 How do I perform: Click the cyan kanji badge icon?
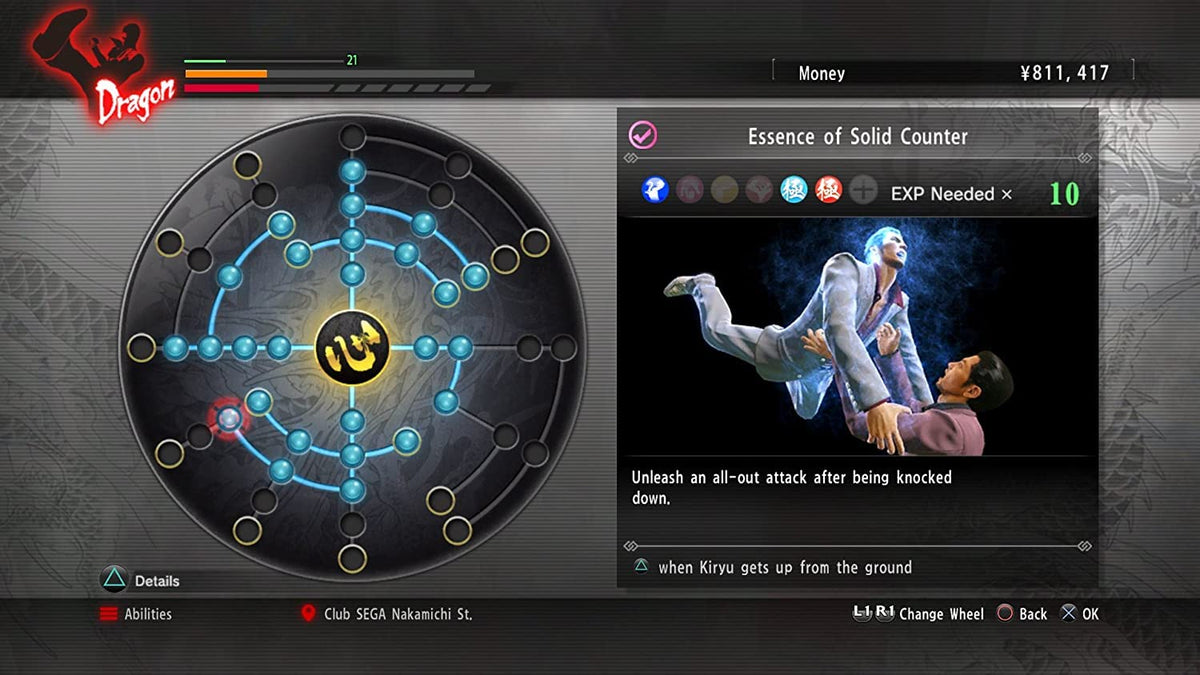coord(794,189)
